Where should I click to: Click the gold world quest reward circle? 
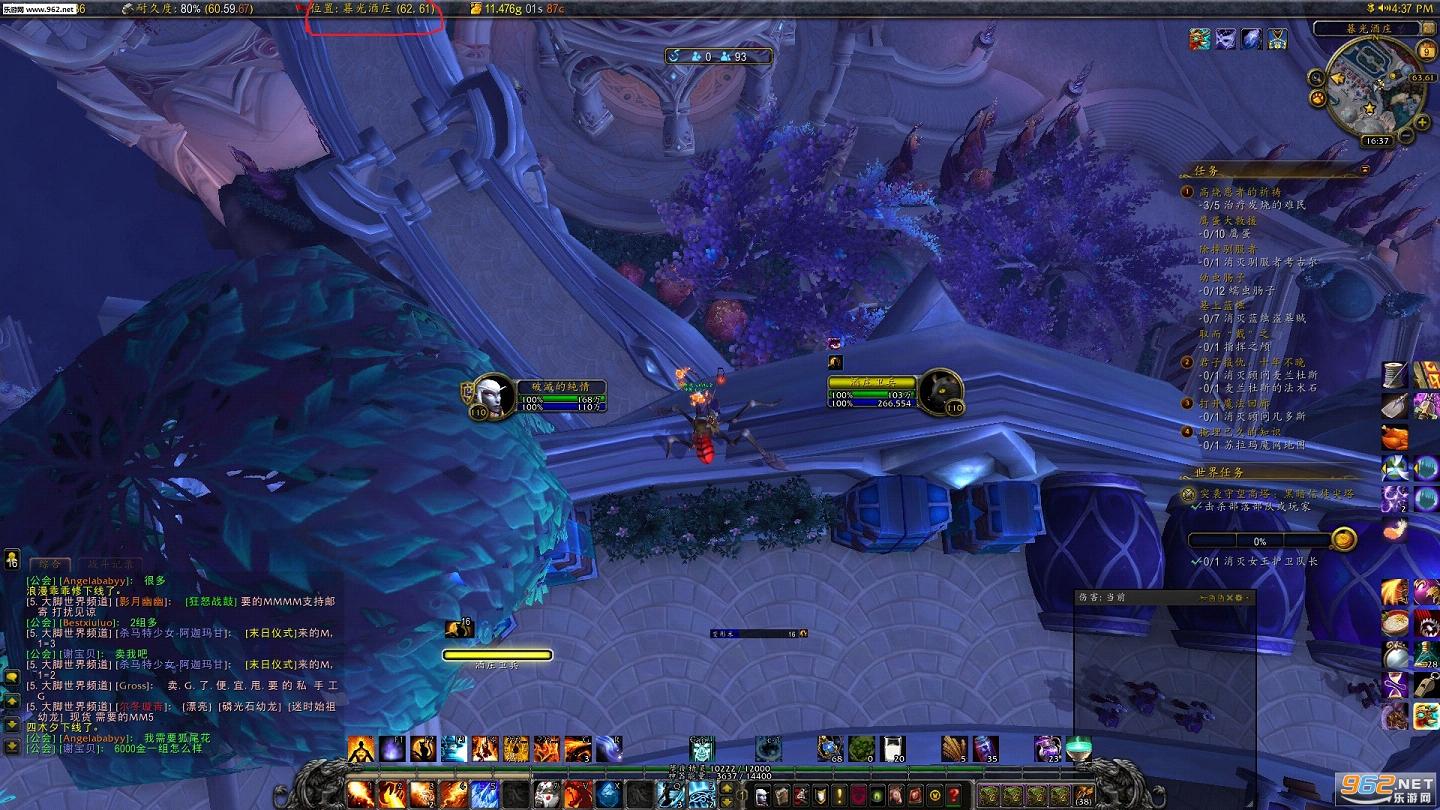coord(1343,540)
